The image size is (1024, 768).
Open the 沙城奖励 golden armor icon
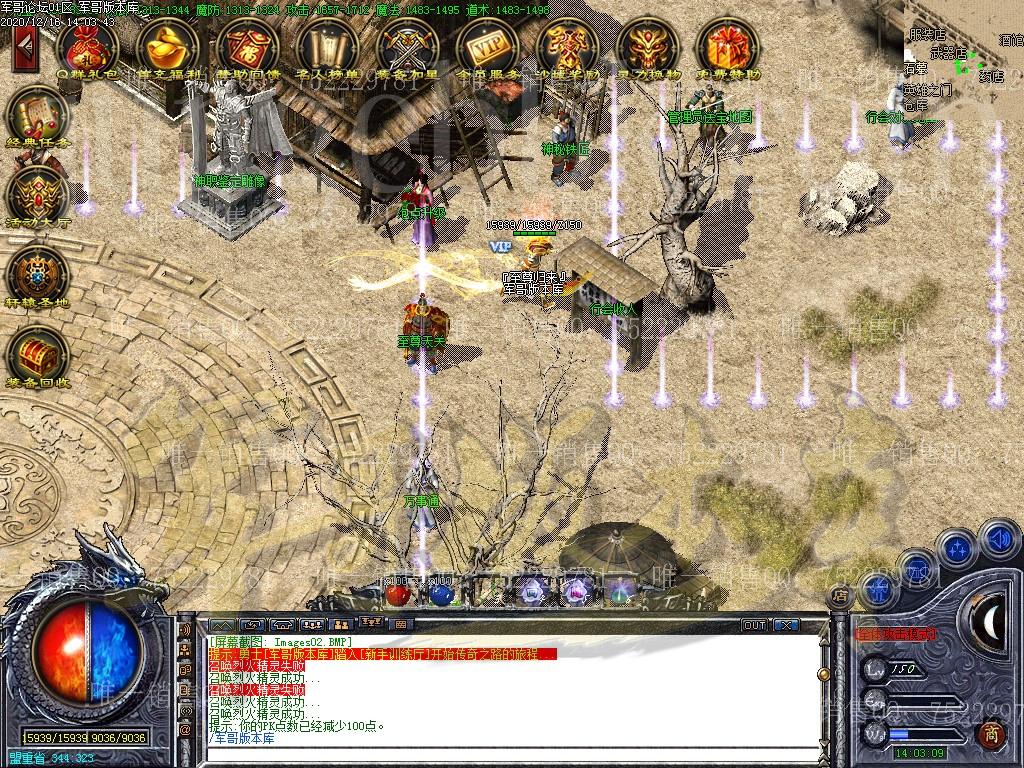(567, 46)
